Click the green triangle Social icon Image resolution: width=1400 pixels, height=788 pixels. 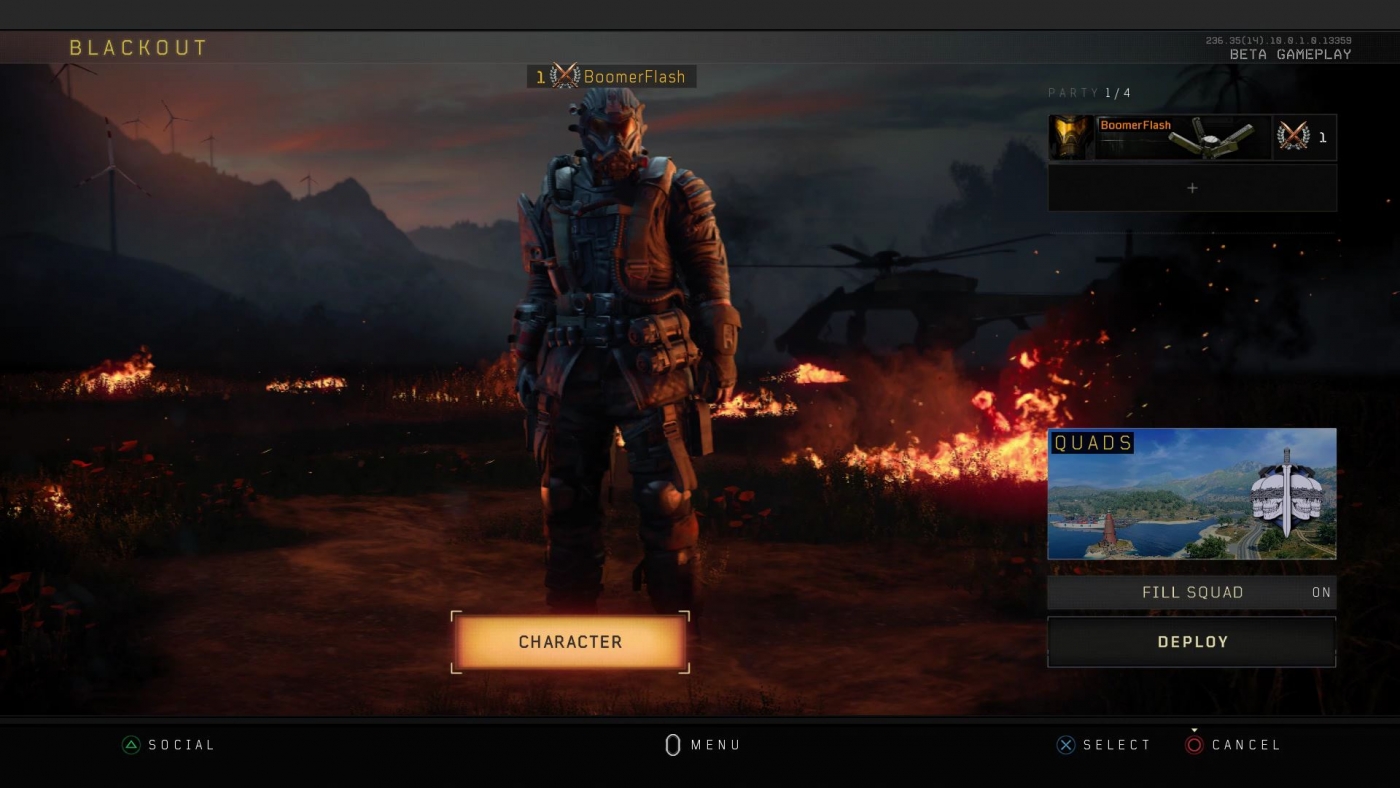click(129, 744)
